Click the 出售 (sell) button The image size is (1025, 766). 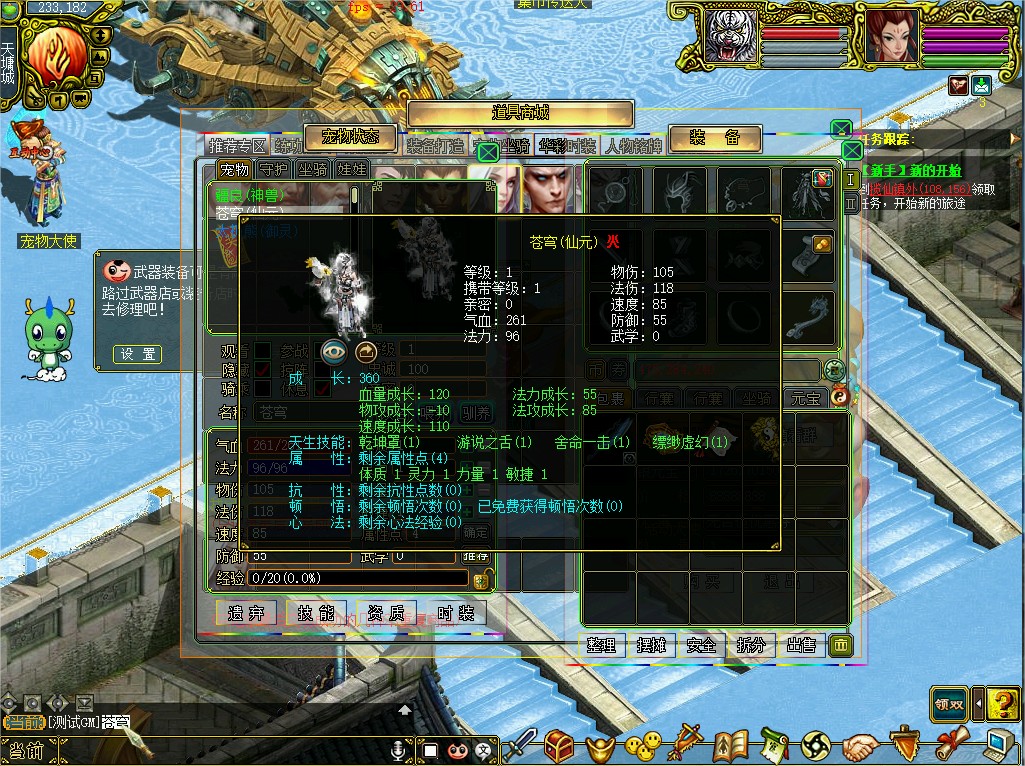(x=802, y=645)
